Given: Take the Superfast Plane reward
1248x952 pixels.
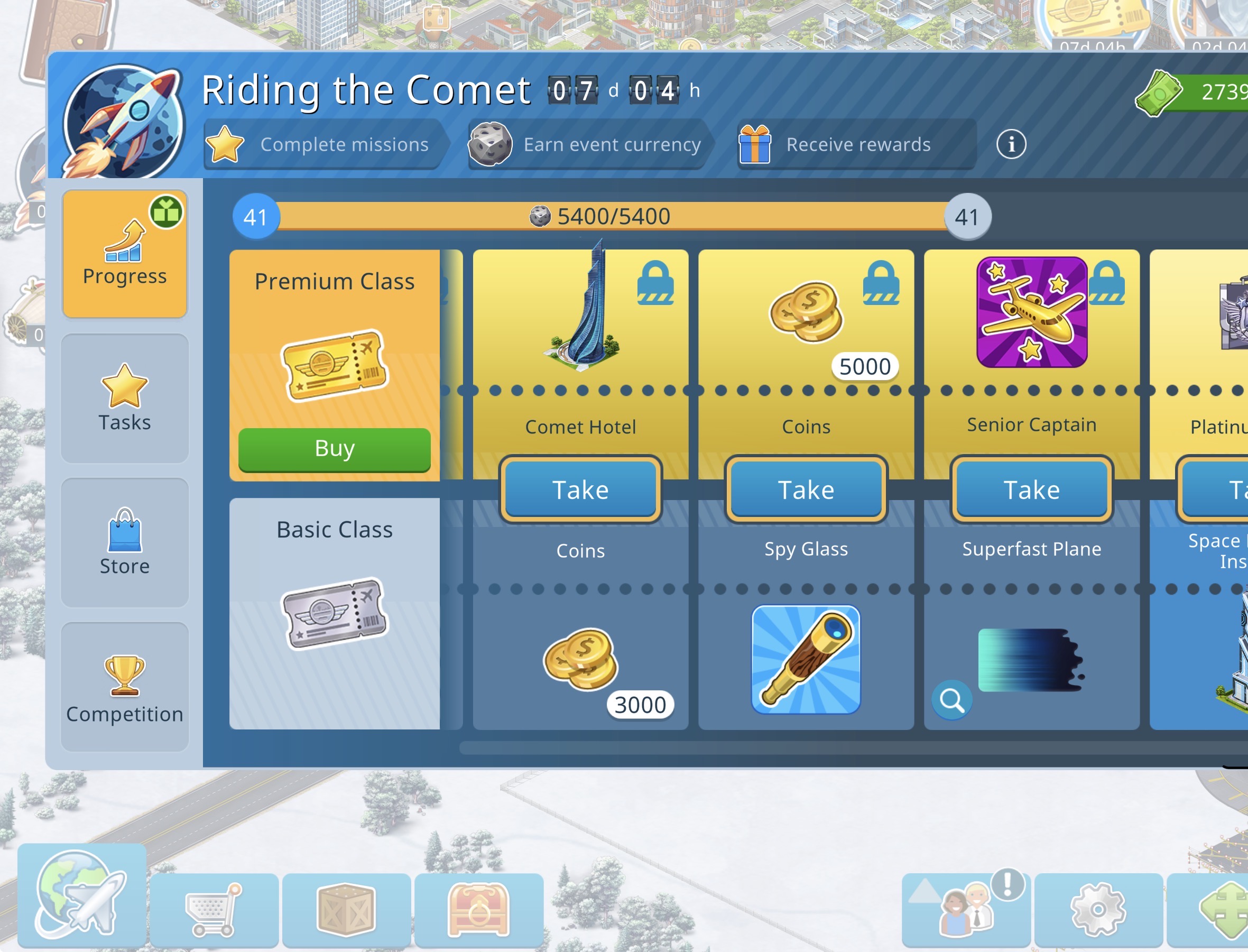Looking at the screenshot, I should 1031,489.
